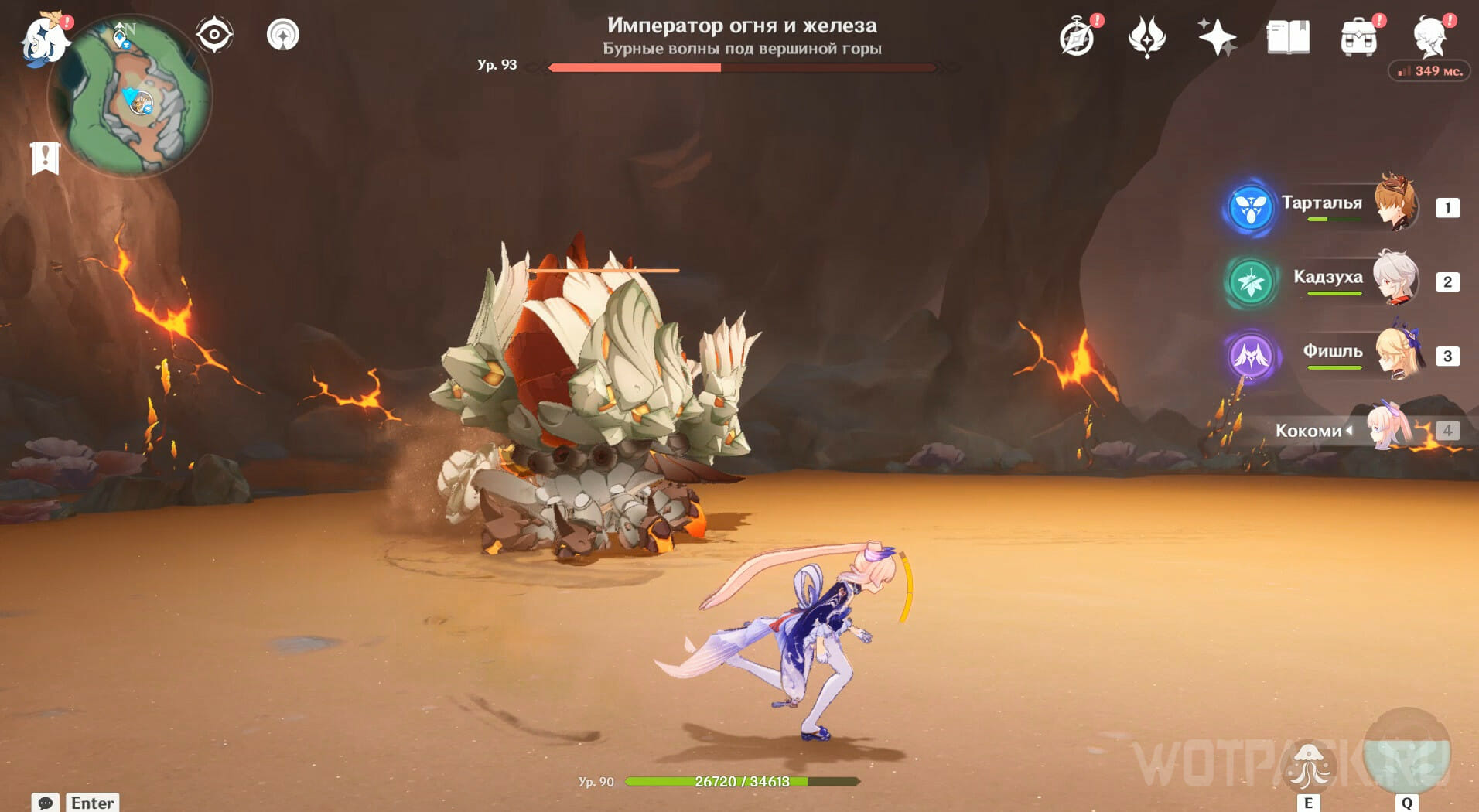
Task: Open the quest banner with exclamation mark
Action: [x=45, y=159]
